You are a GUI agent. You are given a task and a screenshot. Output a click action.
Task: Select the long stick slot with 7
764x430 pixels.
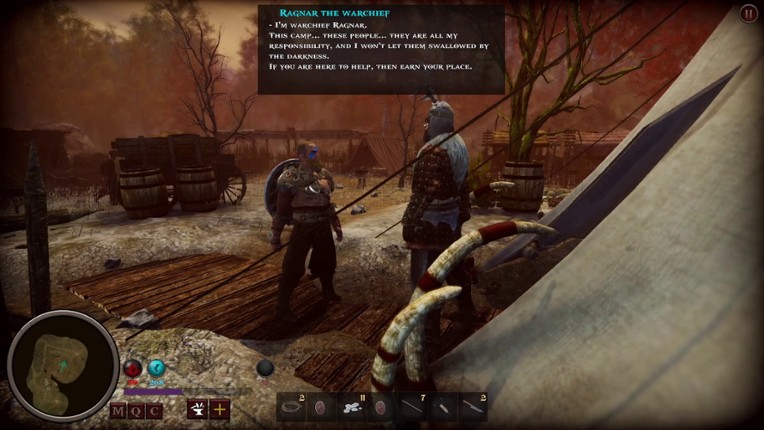coord(412,407)
